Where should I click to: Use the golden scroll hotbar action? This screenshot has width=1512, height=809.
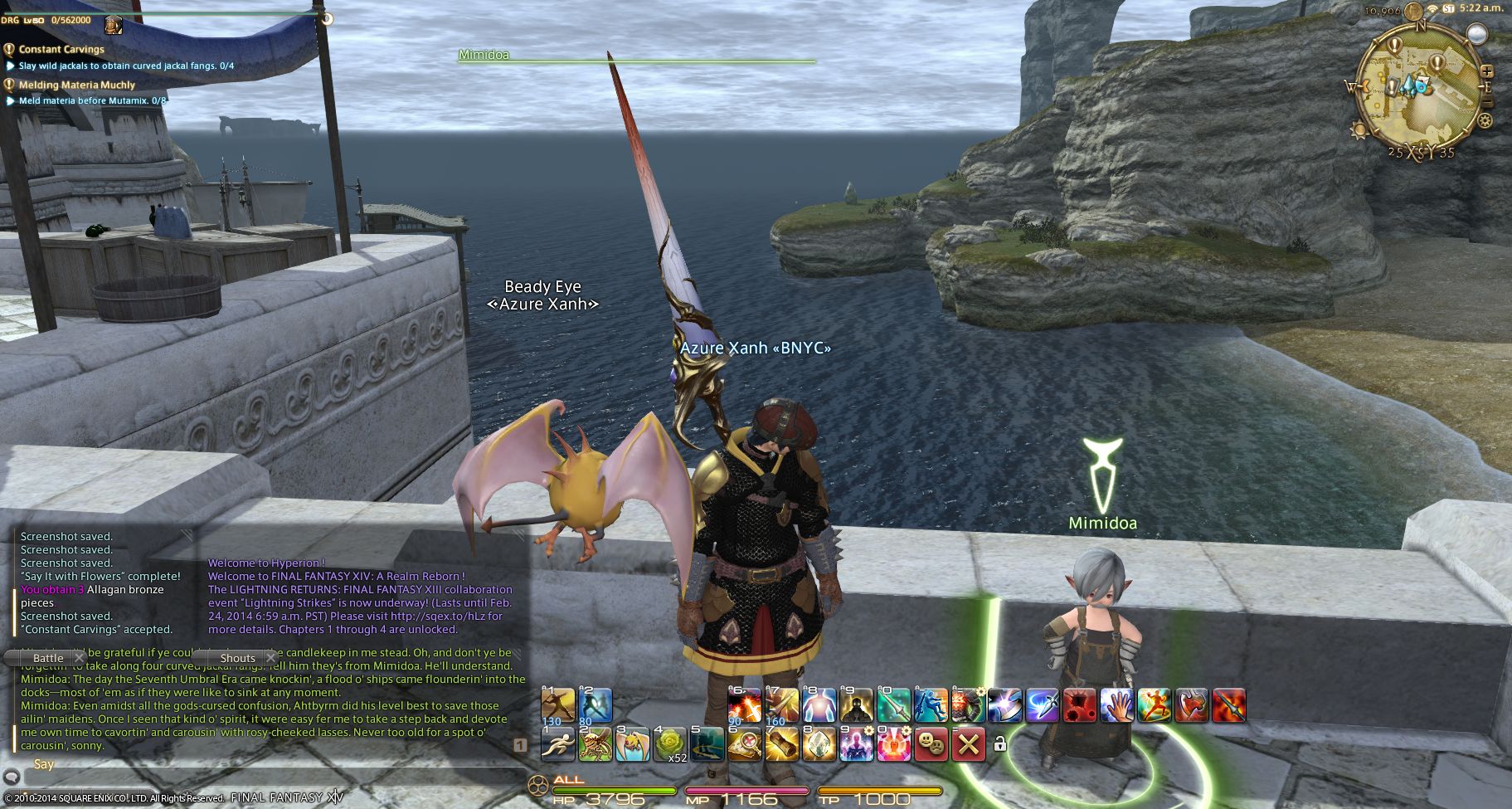click(x=781, y=744)
